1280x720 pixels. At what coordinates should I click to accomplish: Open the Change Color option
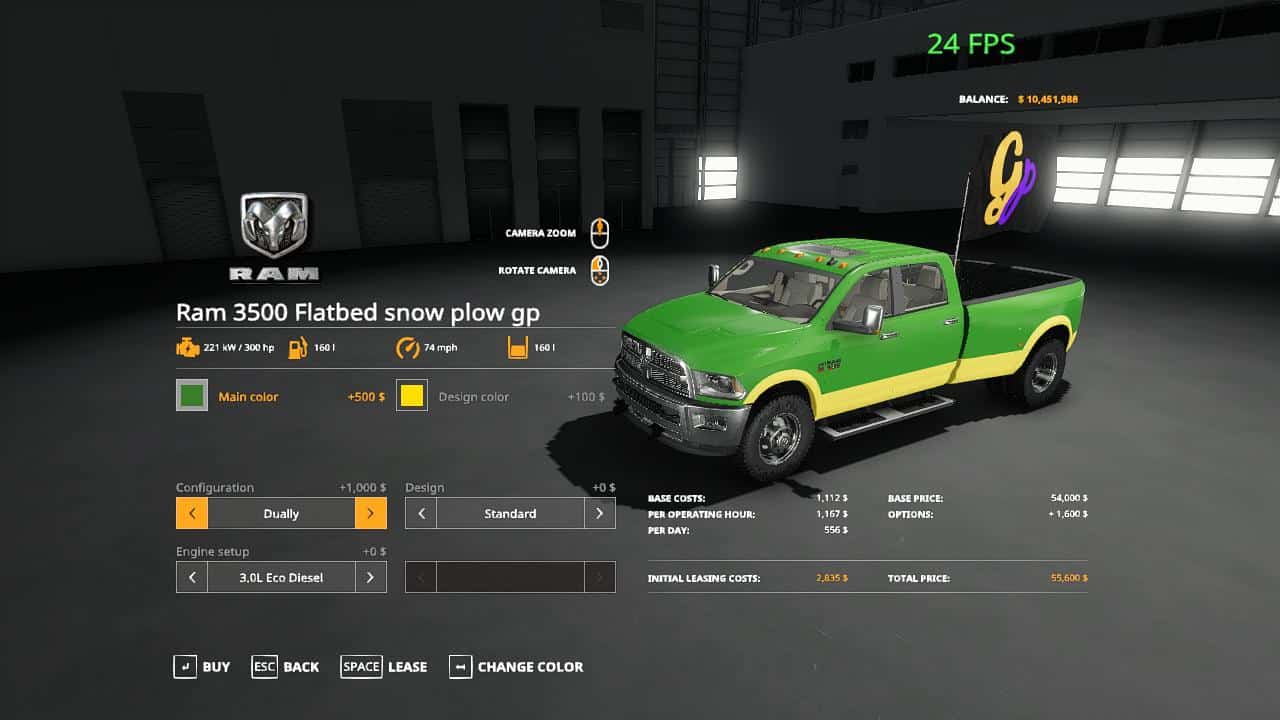[x=516, y=667]
